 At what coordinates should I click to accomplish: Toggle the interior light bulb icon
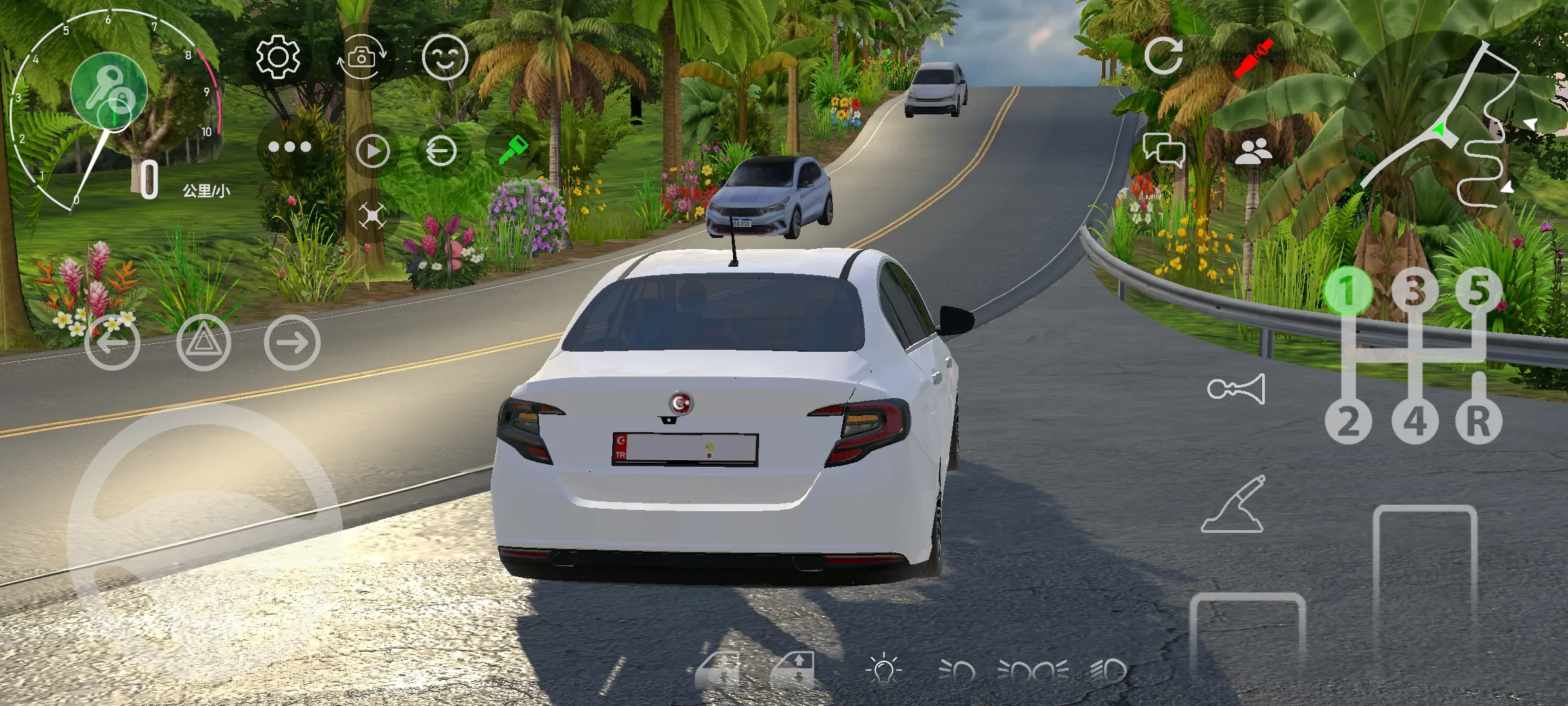coord(883,669)
